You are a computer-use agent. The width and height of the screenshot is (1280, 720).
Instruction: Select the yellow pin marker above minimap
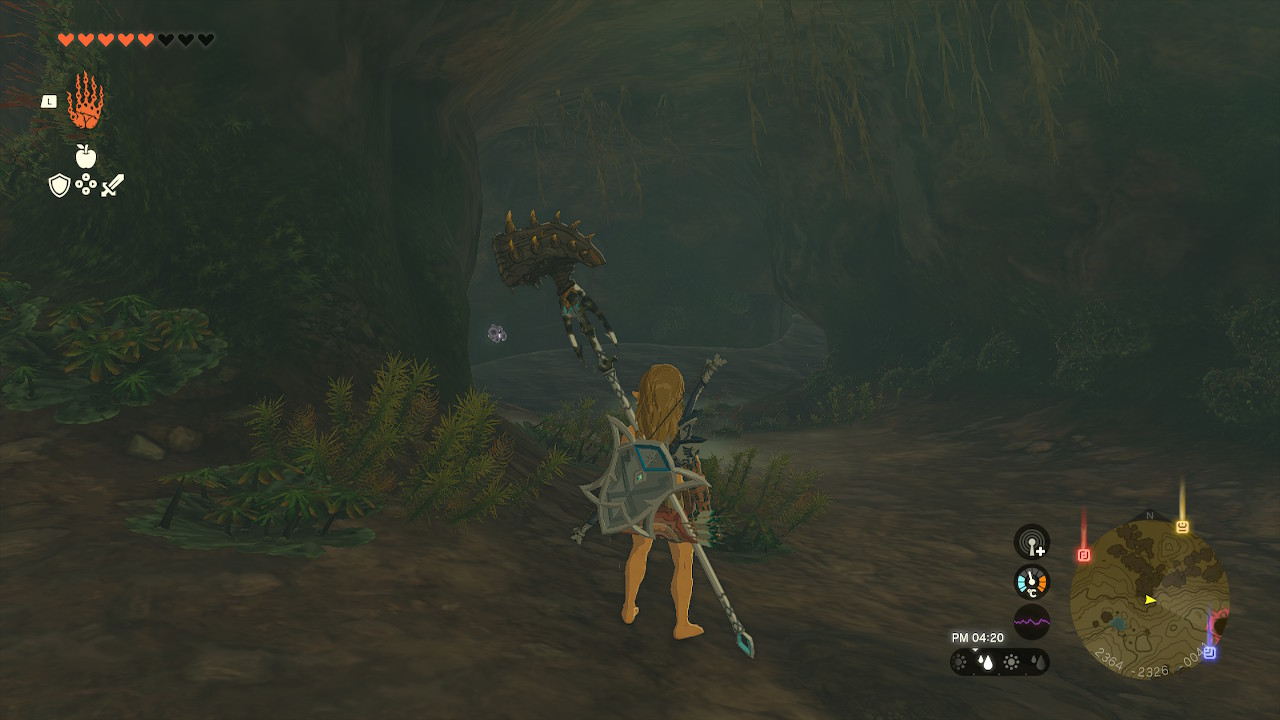pyautogui.click(x=1182, y=526)
